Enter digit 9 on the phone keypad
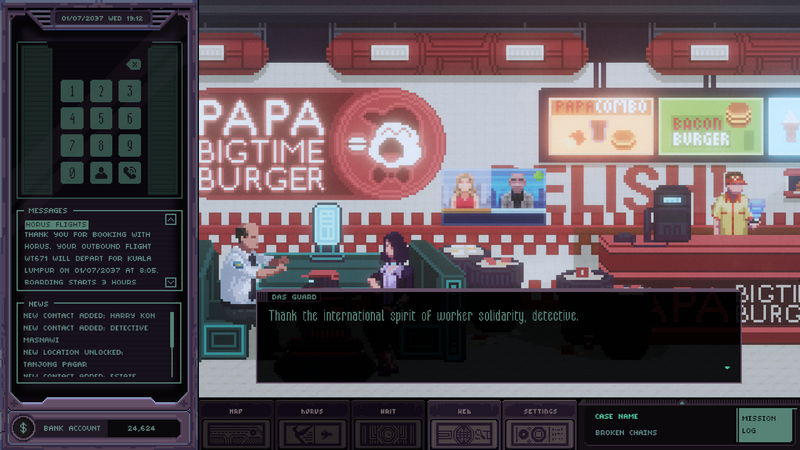The width and height of the screenshot is (800, 450). point(129,146)
